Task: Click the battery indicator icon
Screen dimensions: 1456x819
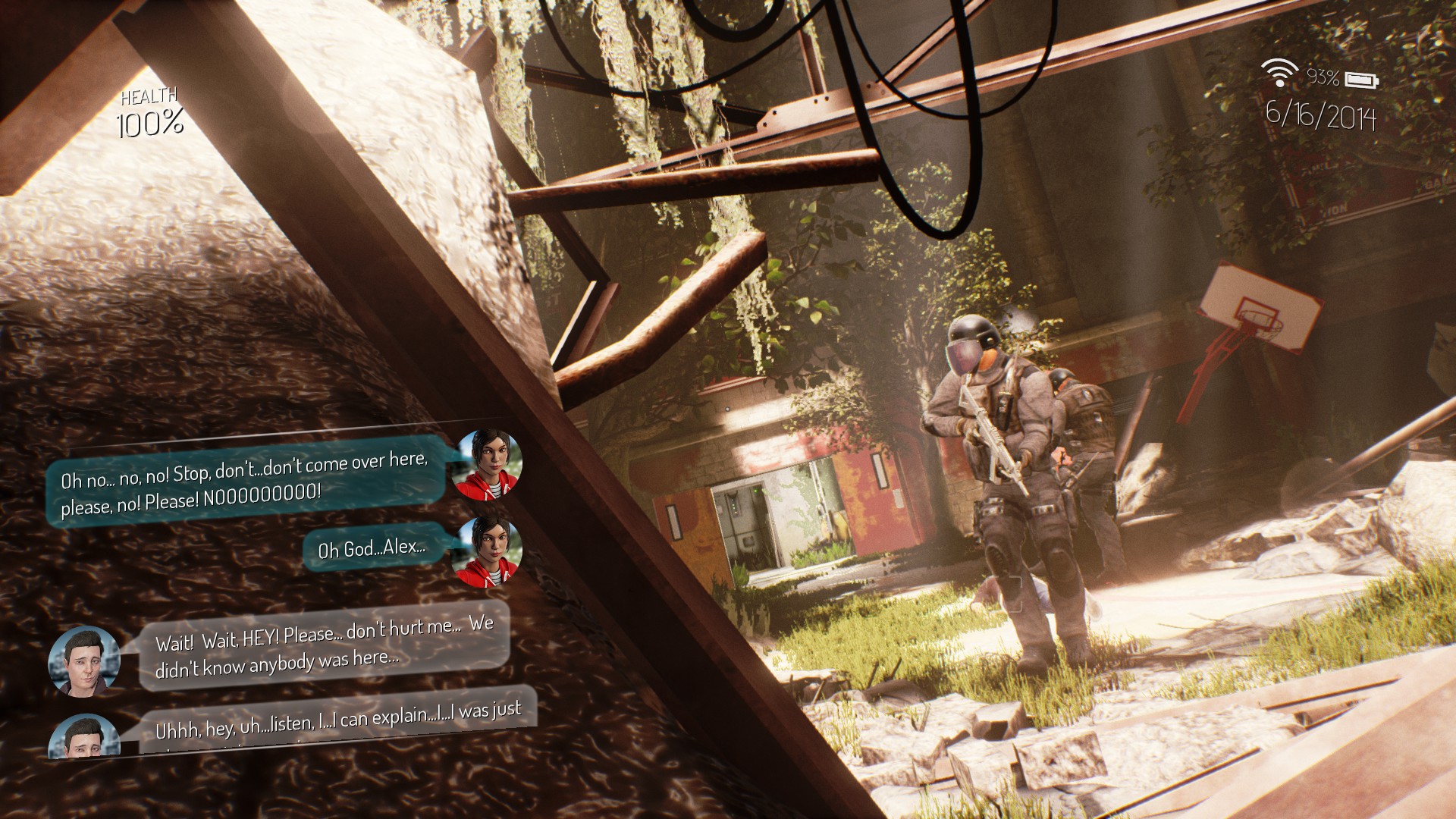Action: (x=1362, y=79)
